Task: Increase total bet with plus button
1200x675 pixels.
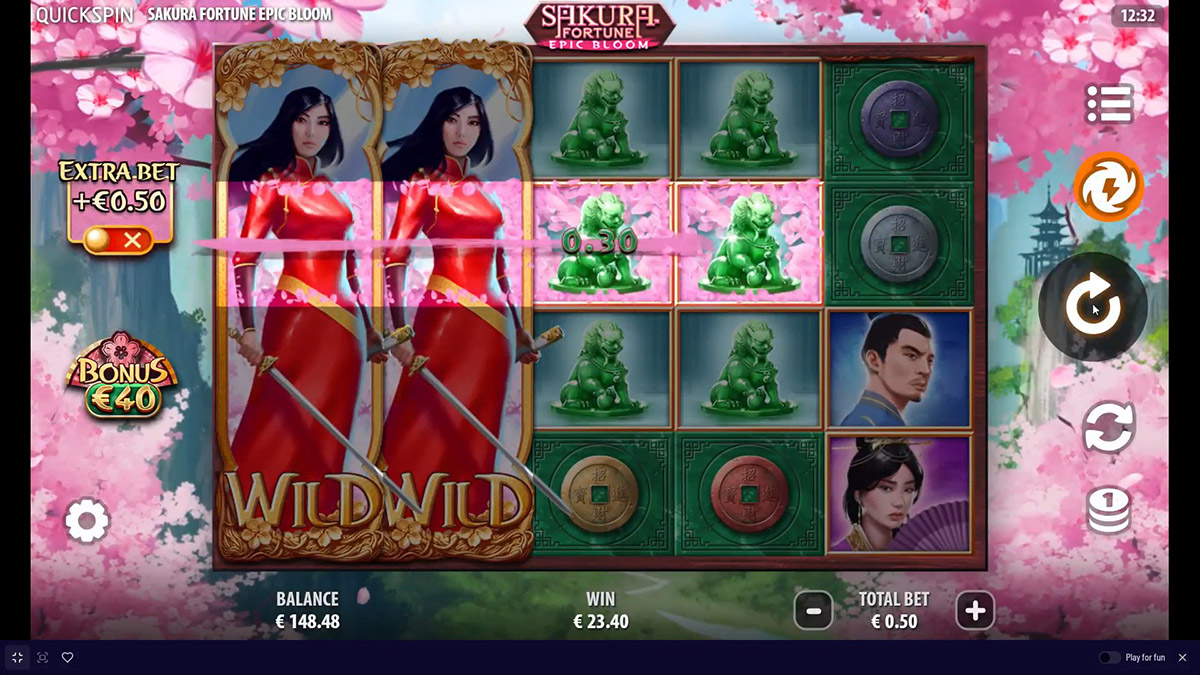Action: (x=975, y=610)
